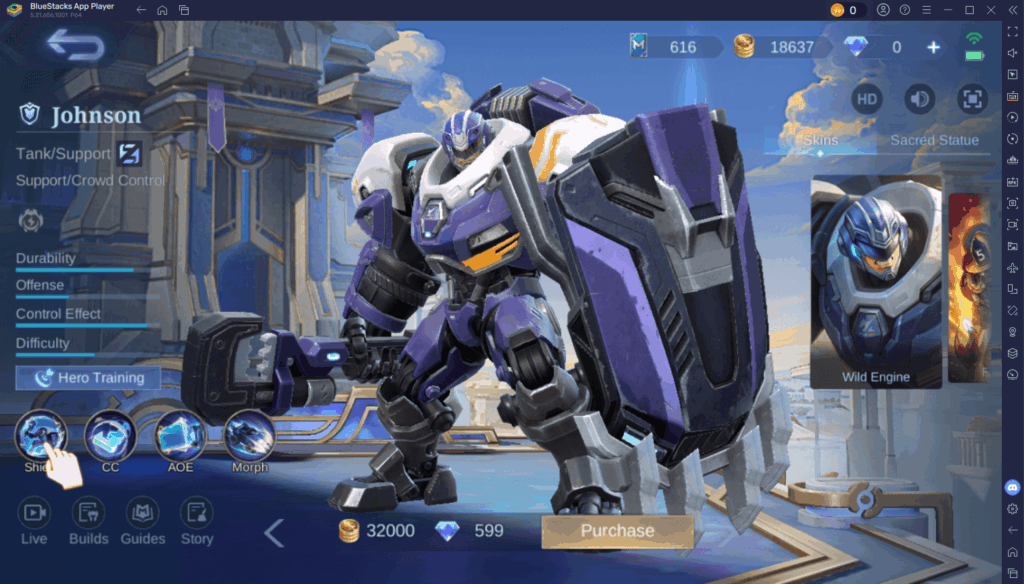Purchase the Johnson hero
Viewport: 1024px width, 584px height.
[617, 531]
